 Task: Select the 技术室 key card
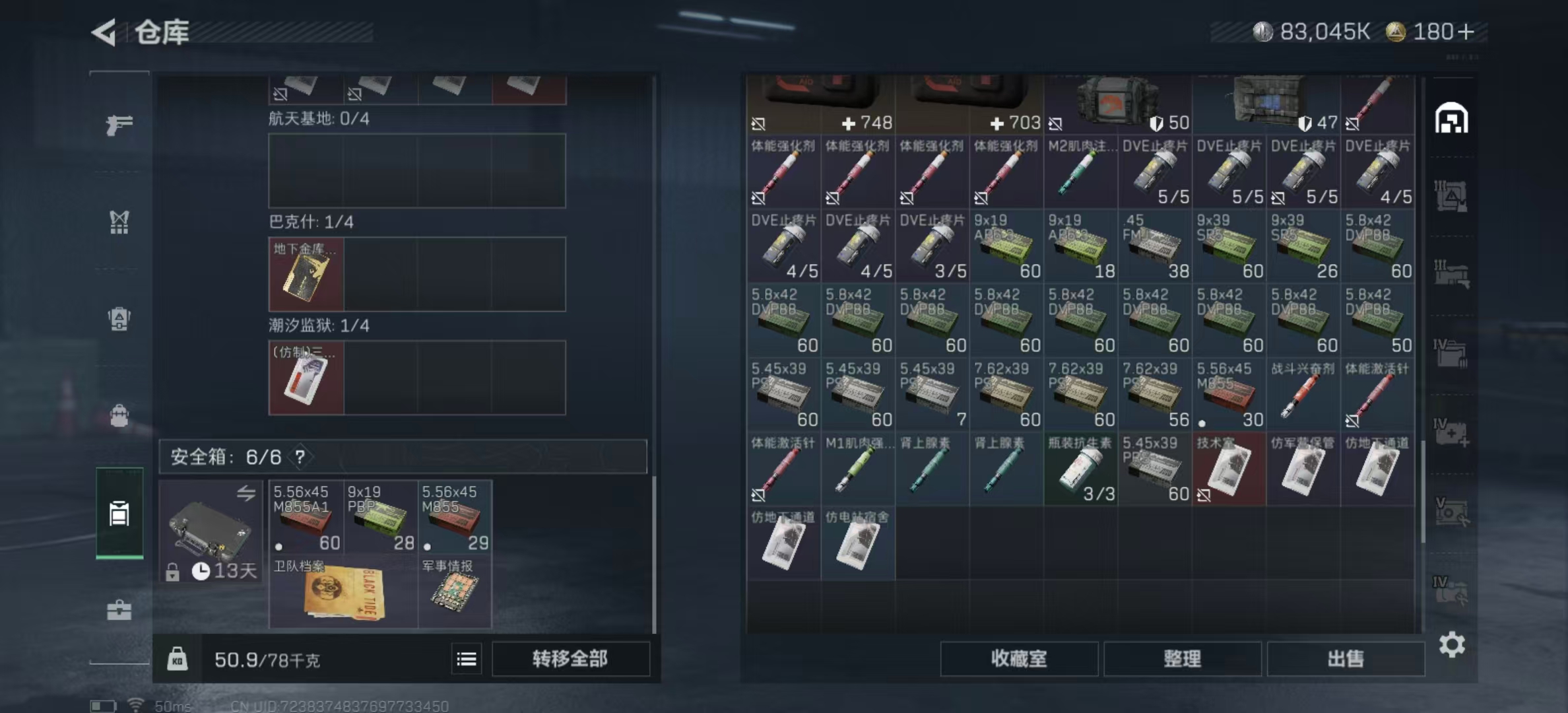(1229, 469)
